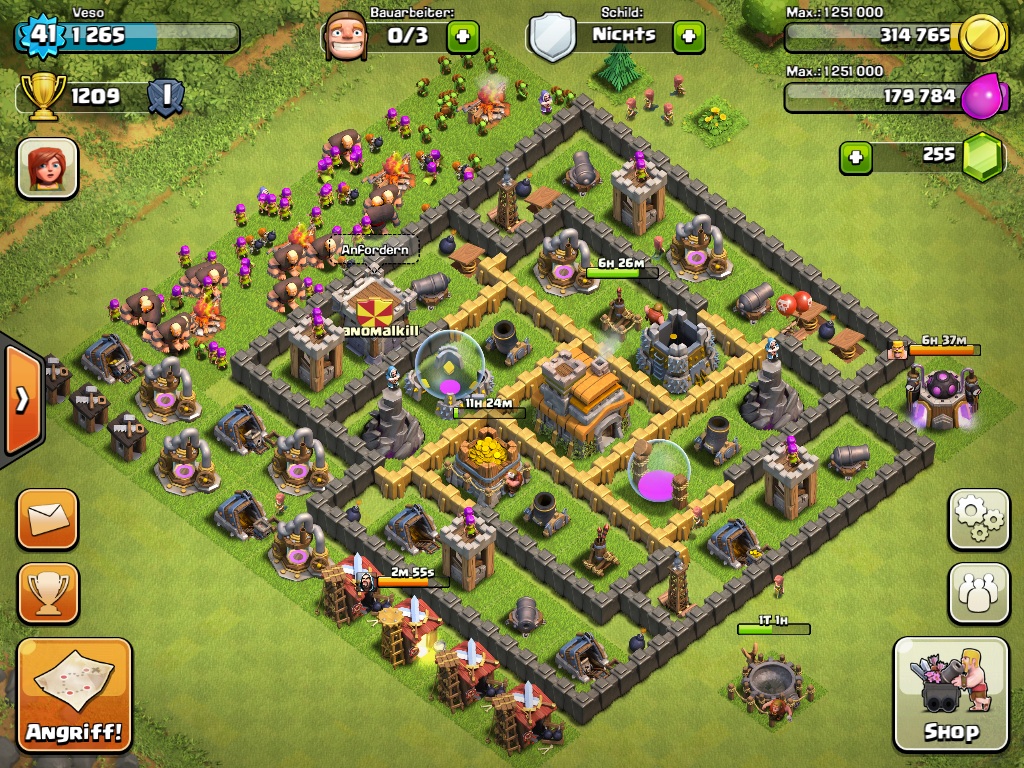Open the mail envelope inbox

point(47,519)
